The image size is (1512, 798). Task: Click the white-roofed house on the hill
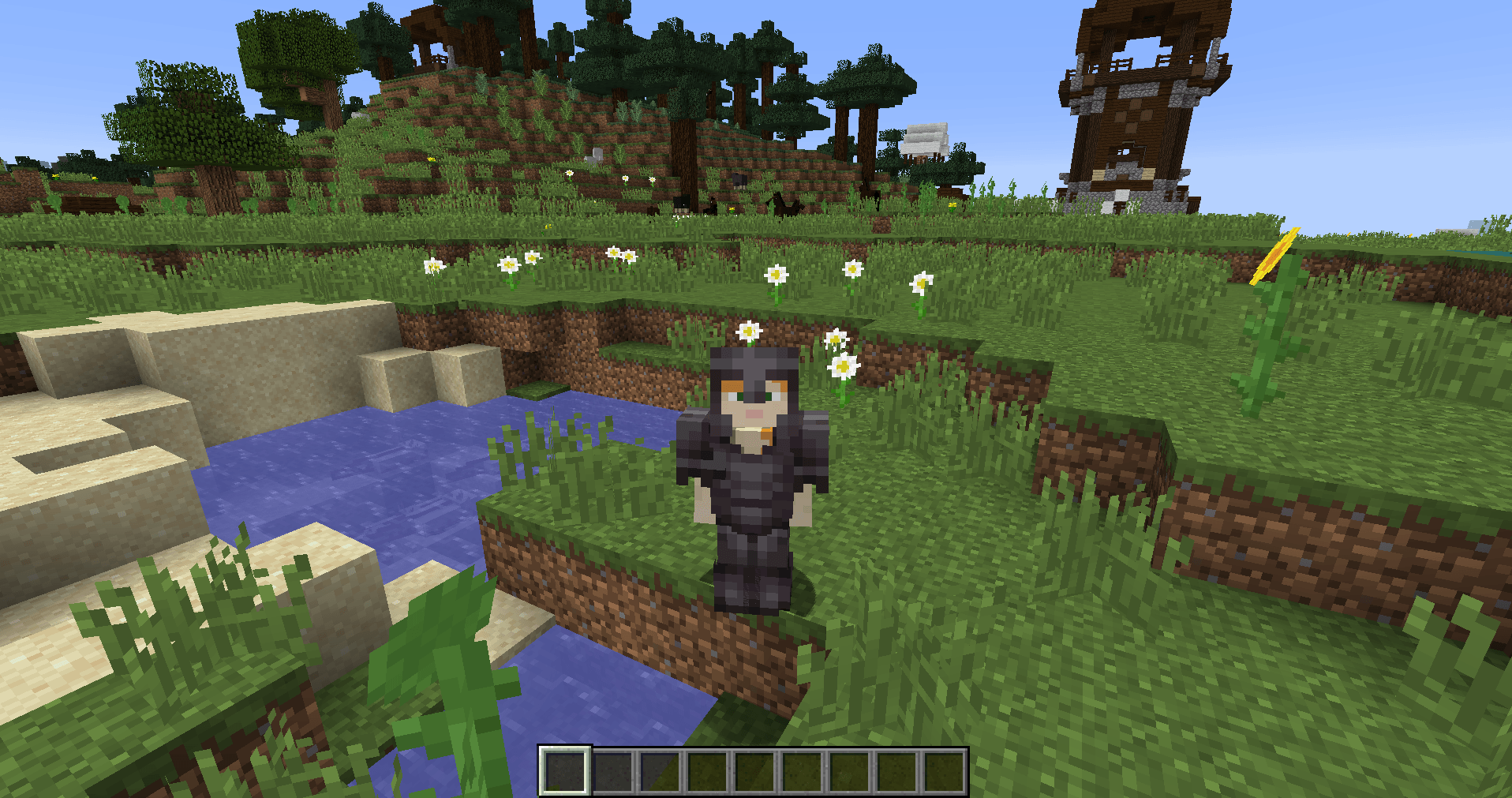[x=927, y=138]
